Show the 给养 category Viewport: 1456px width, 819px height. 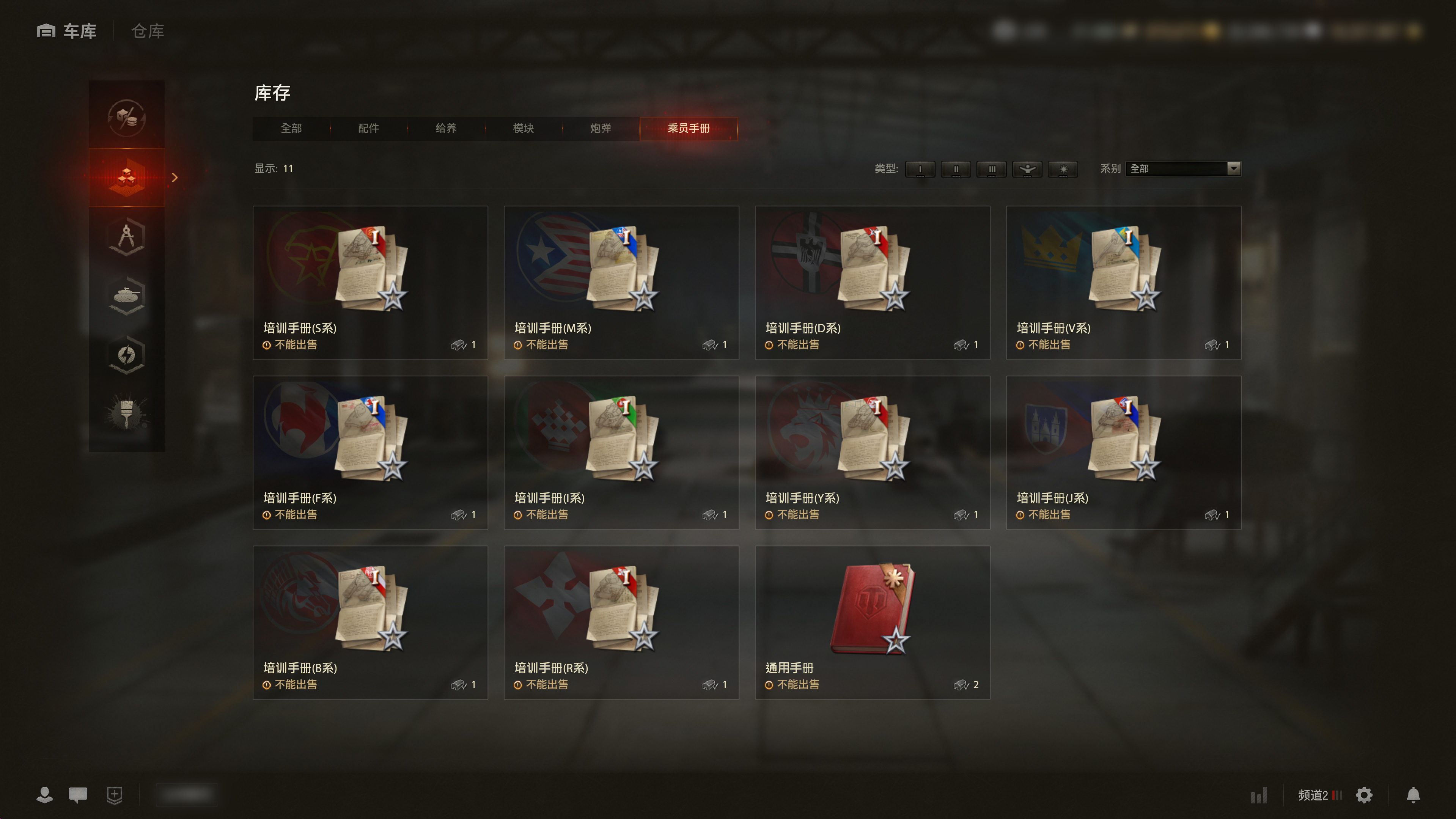[446, 128]
